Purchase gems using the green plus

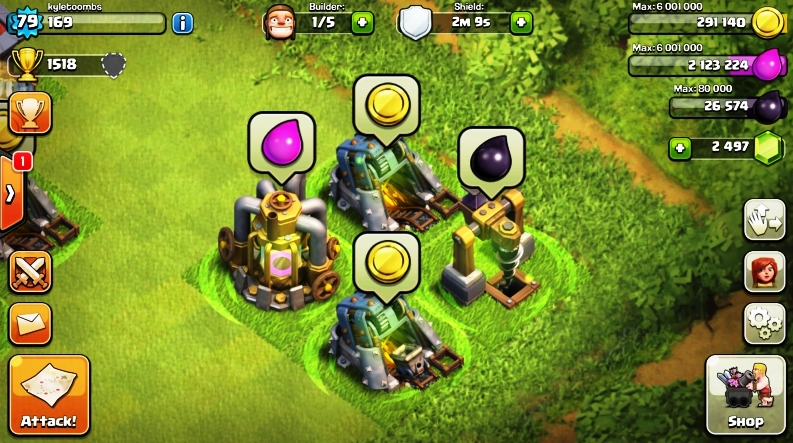coord(679,148)
